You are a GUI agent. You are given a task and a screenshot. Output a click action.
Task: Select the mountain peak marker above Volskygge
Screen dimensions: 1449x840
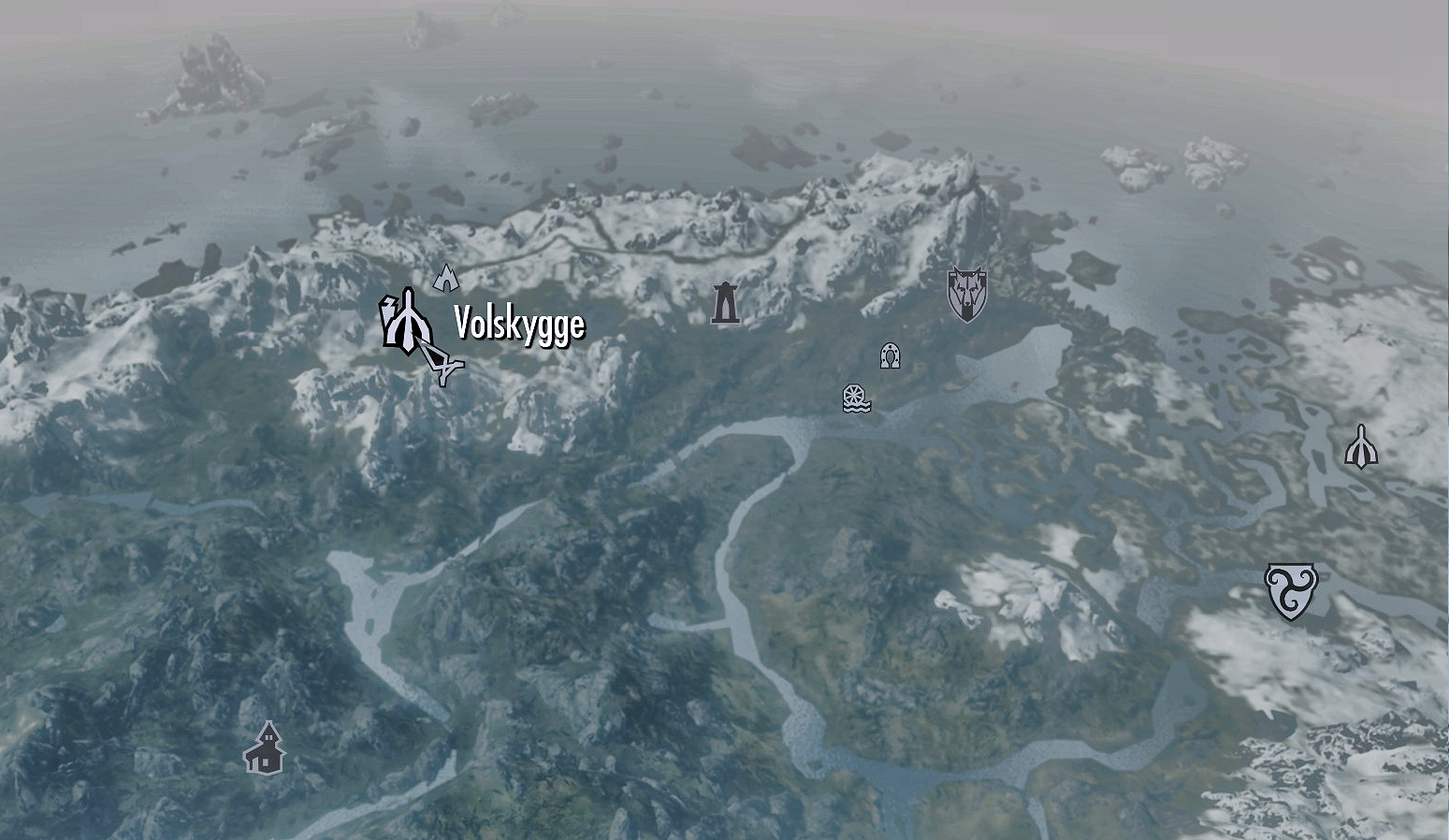click(446, 276)
